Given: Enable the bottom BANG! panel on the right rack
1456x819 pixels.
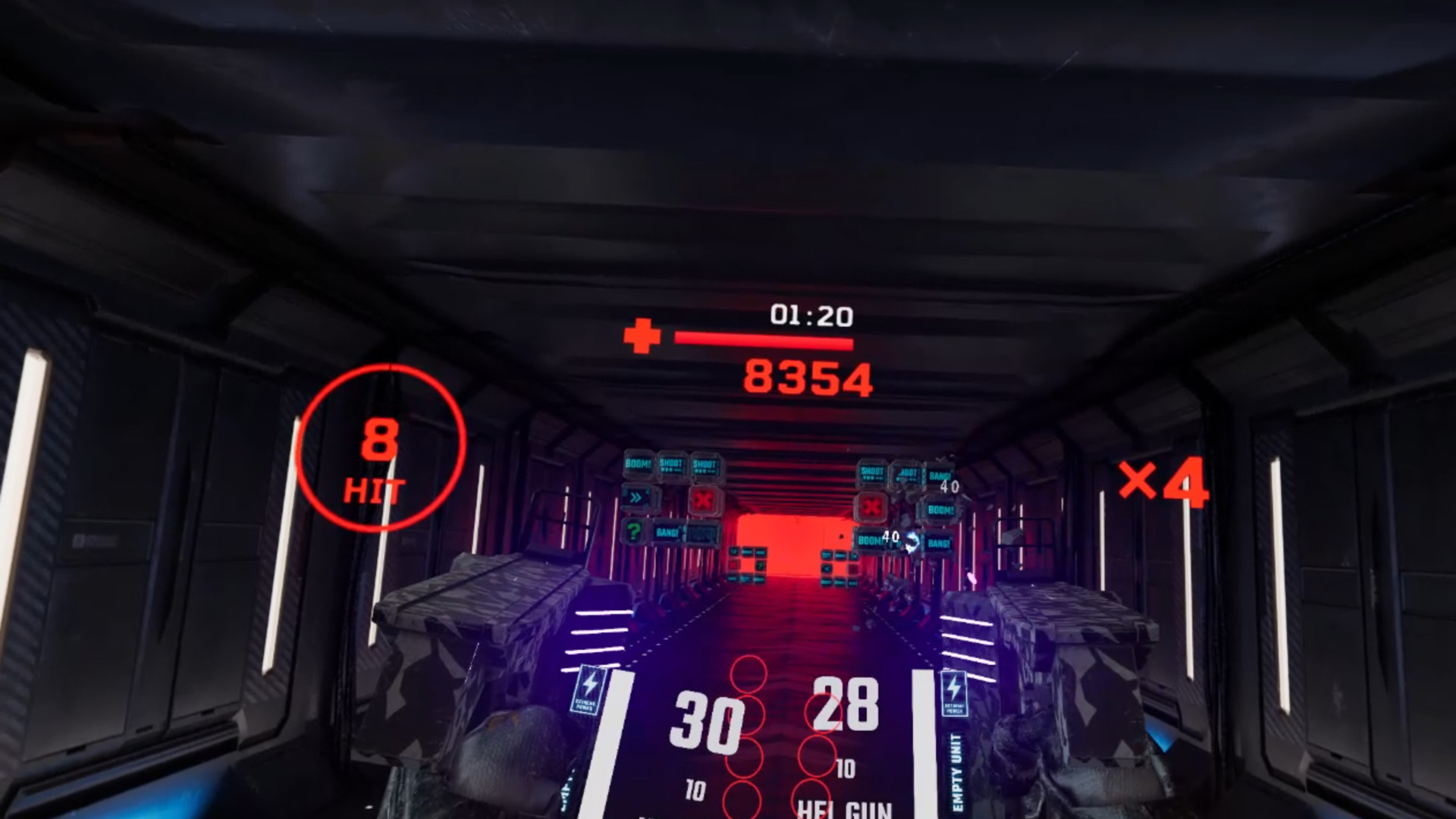Looking at the screenshot, I should 939,544.
